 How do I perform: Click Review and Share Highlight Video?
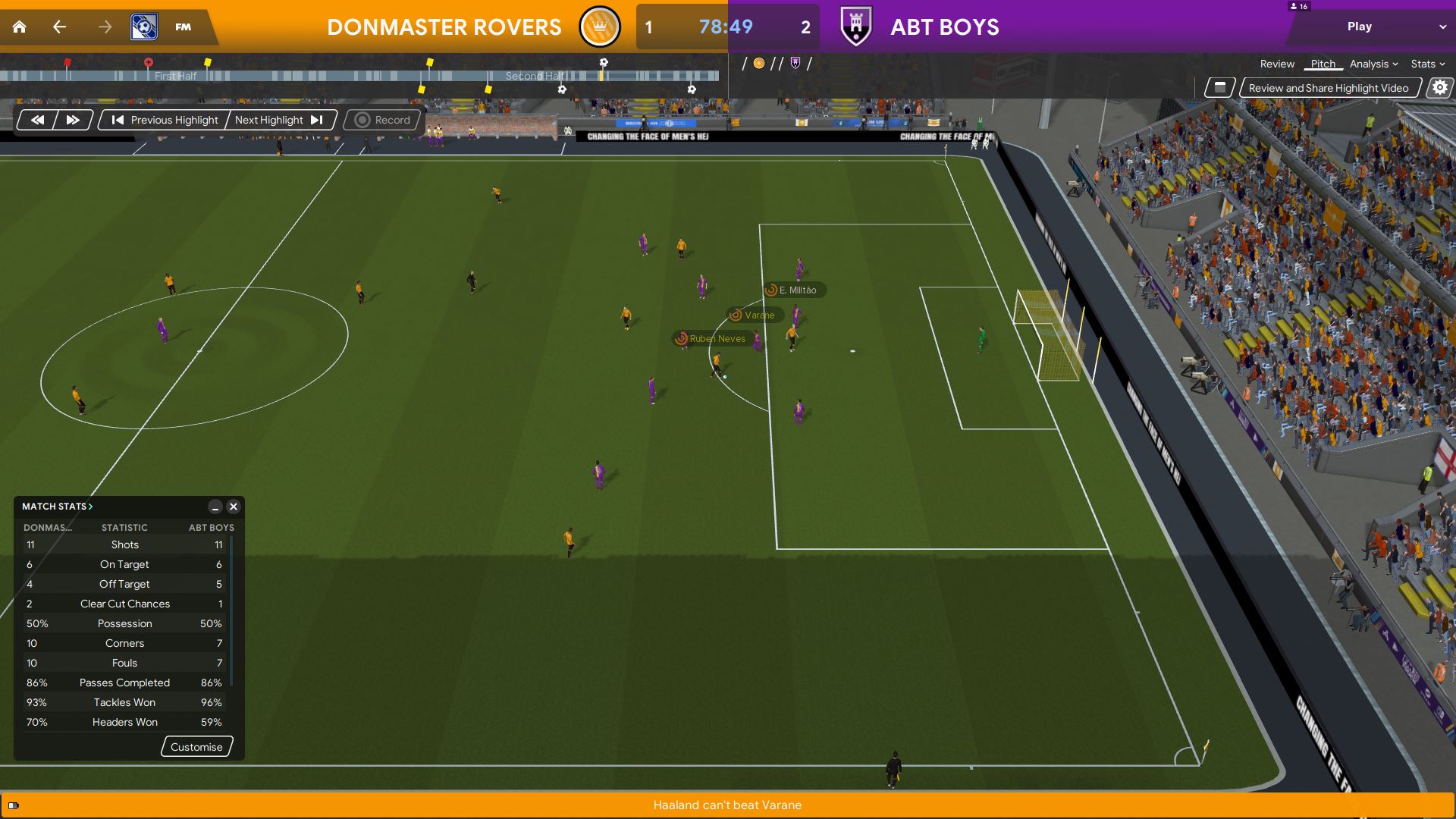1328,88
